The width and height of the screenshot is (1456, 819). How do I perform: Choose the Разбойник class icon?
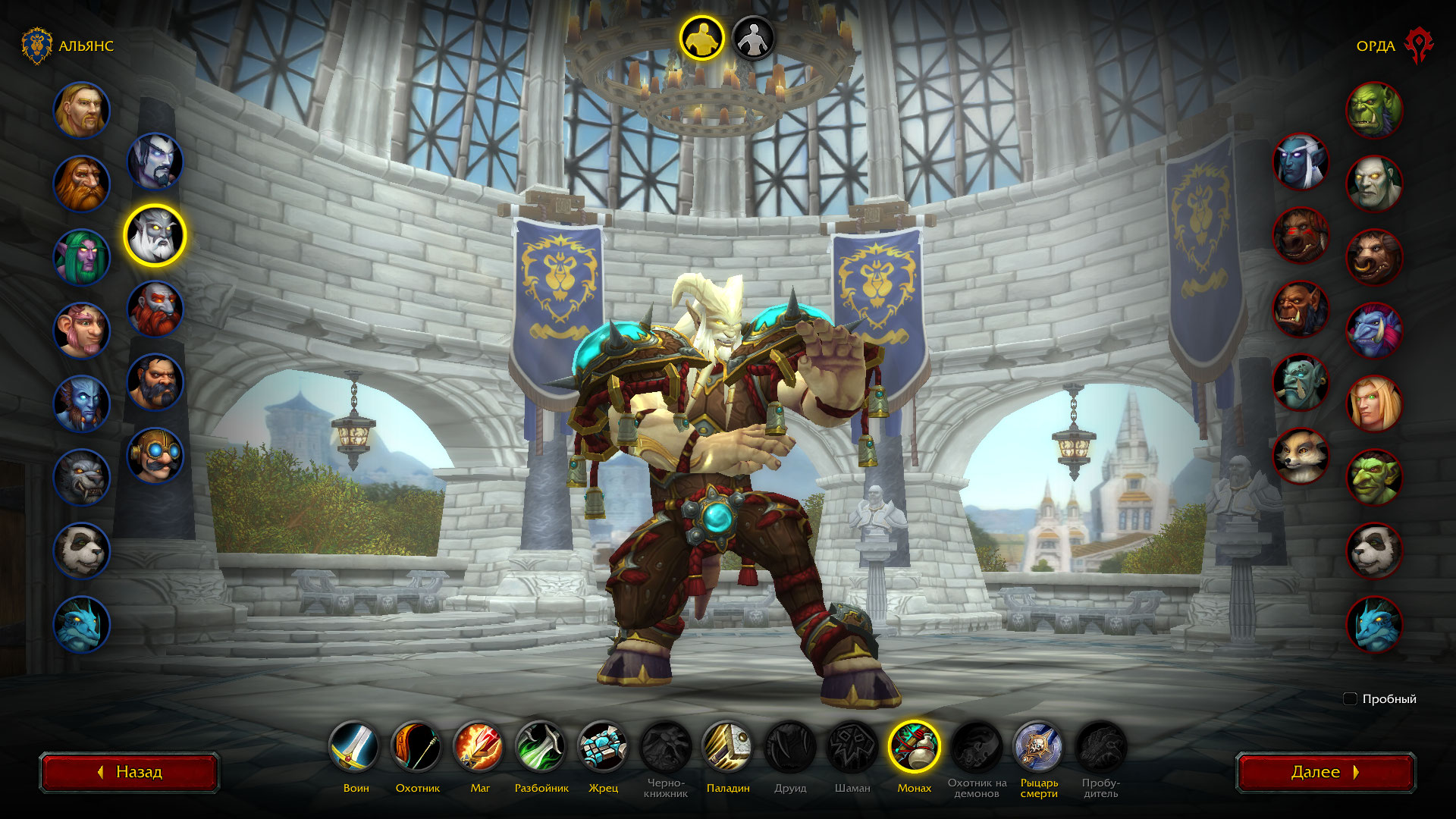(541, 747)
